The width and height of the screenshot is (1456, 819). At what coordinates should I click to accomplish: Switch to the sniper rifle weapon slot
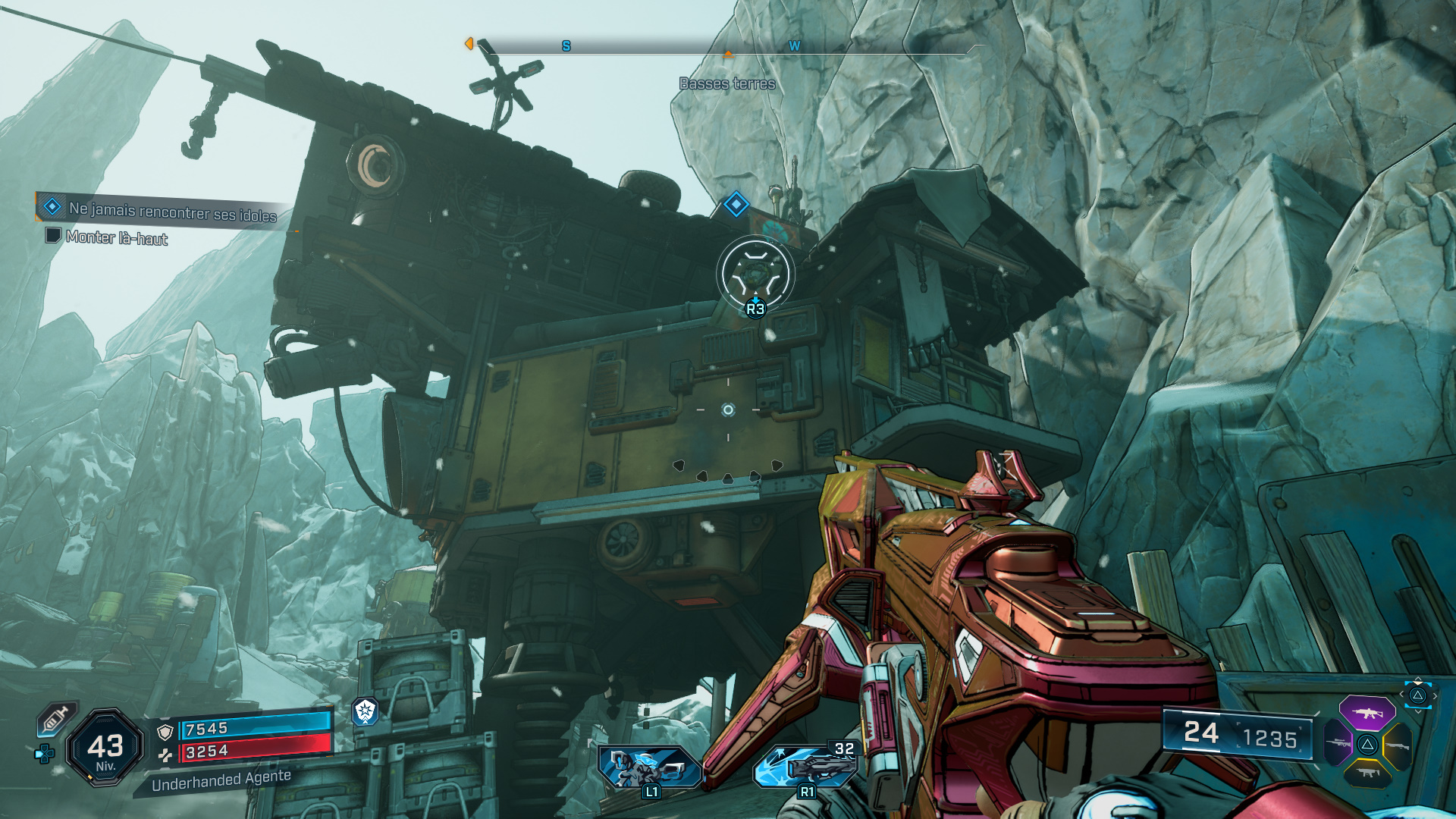click(x=1338, y=743)
